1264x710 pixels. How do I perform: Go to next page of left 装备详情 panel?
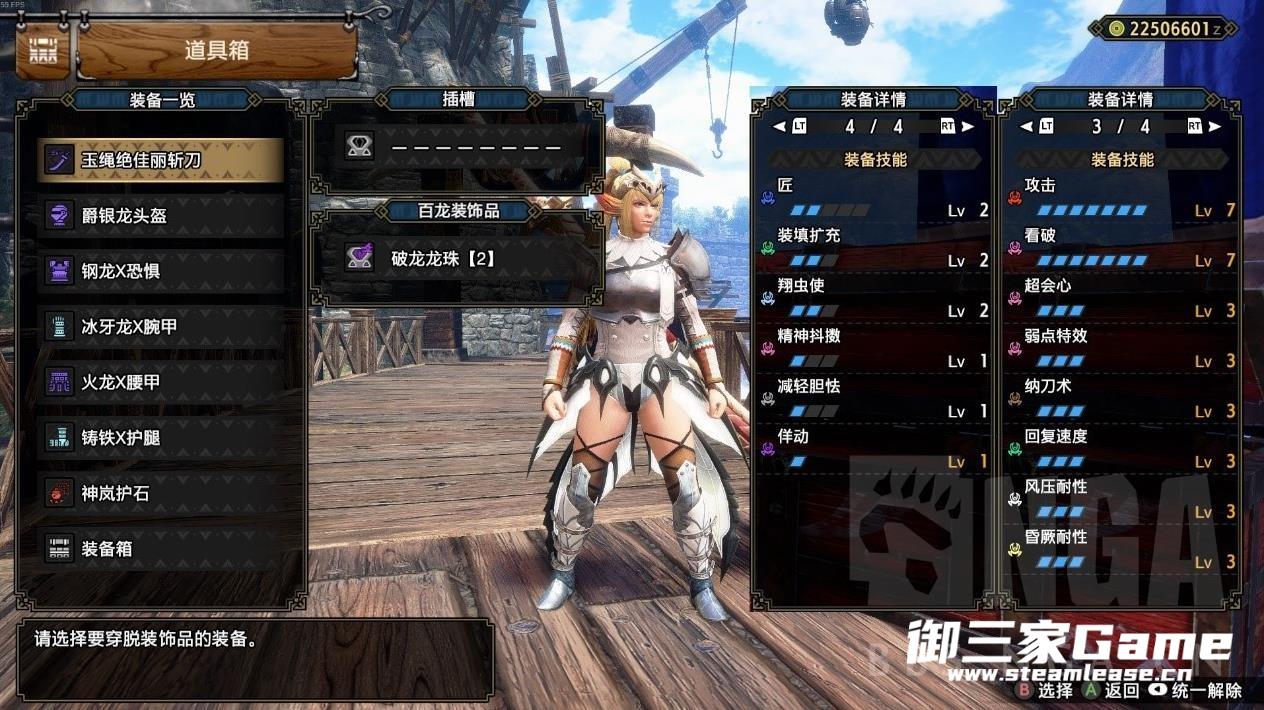coord(967,127)
